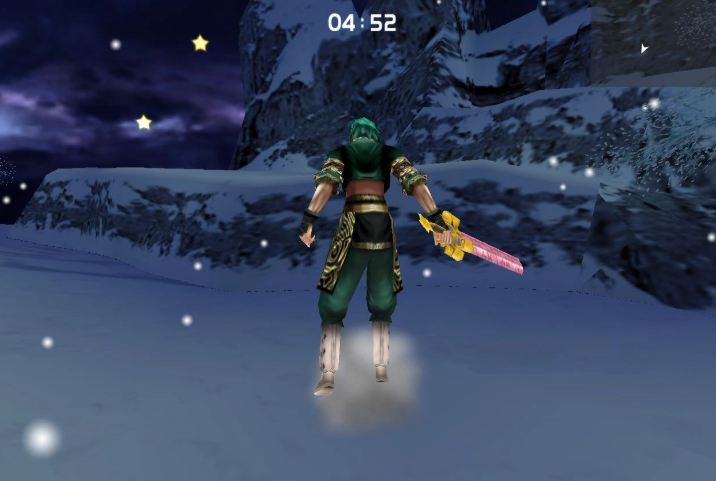
Task: Click the translucent minimap panel
Action: (x=652, y=42)
